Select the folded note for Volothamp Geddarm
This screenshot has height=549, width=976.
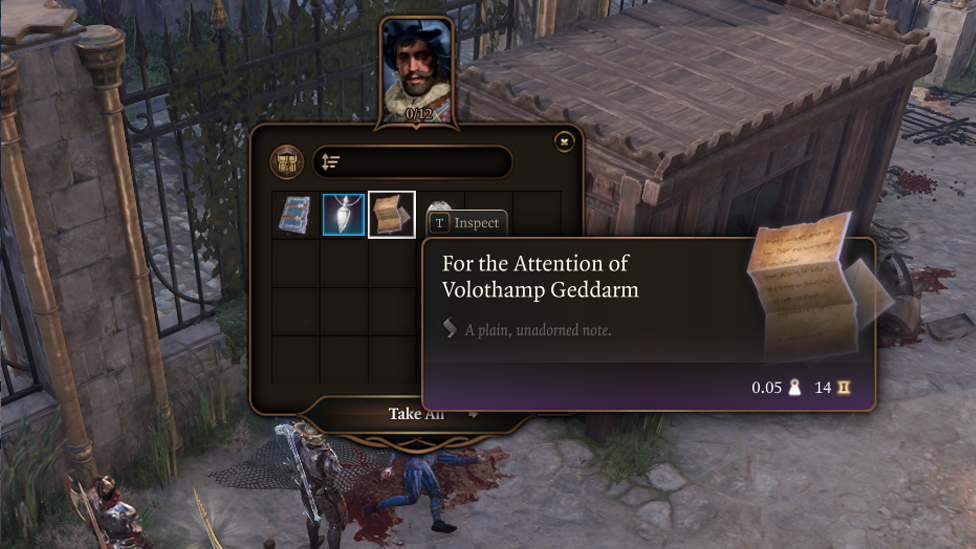[x=392, y=215]
